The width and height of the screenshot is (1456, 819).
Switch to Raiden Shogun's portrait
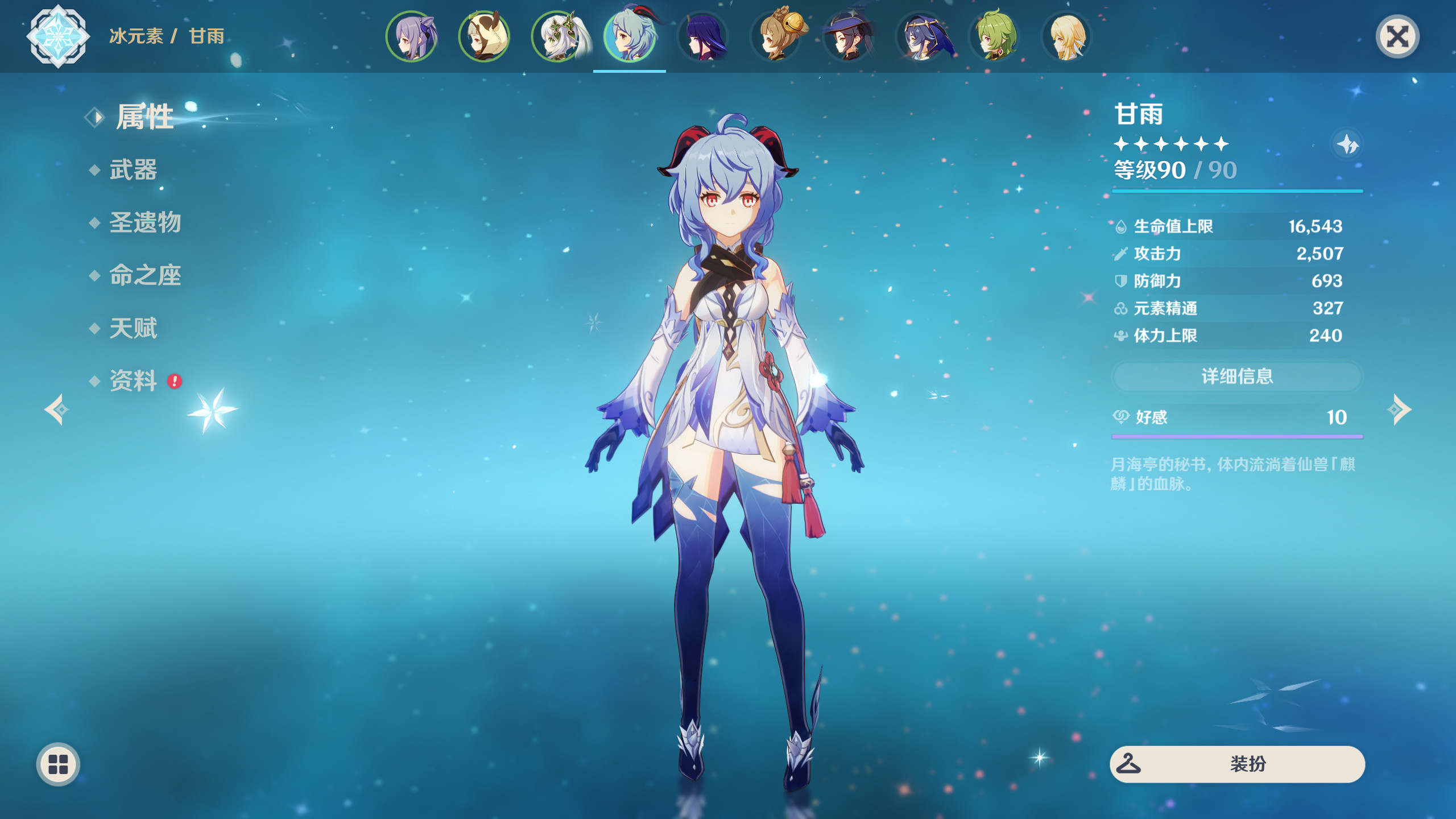point(702,36)
